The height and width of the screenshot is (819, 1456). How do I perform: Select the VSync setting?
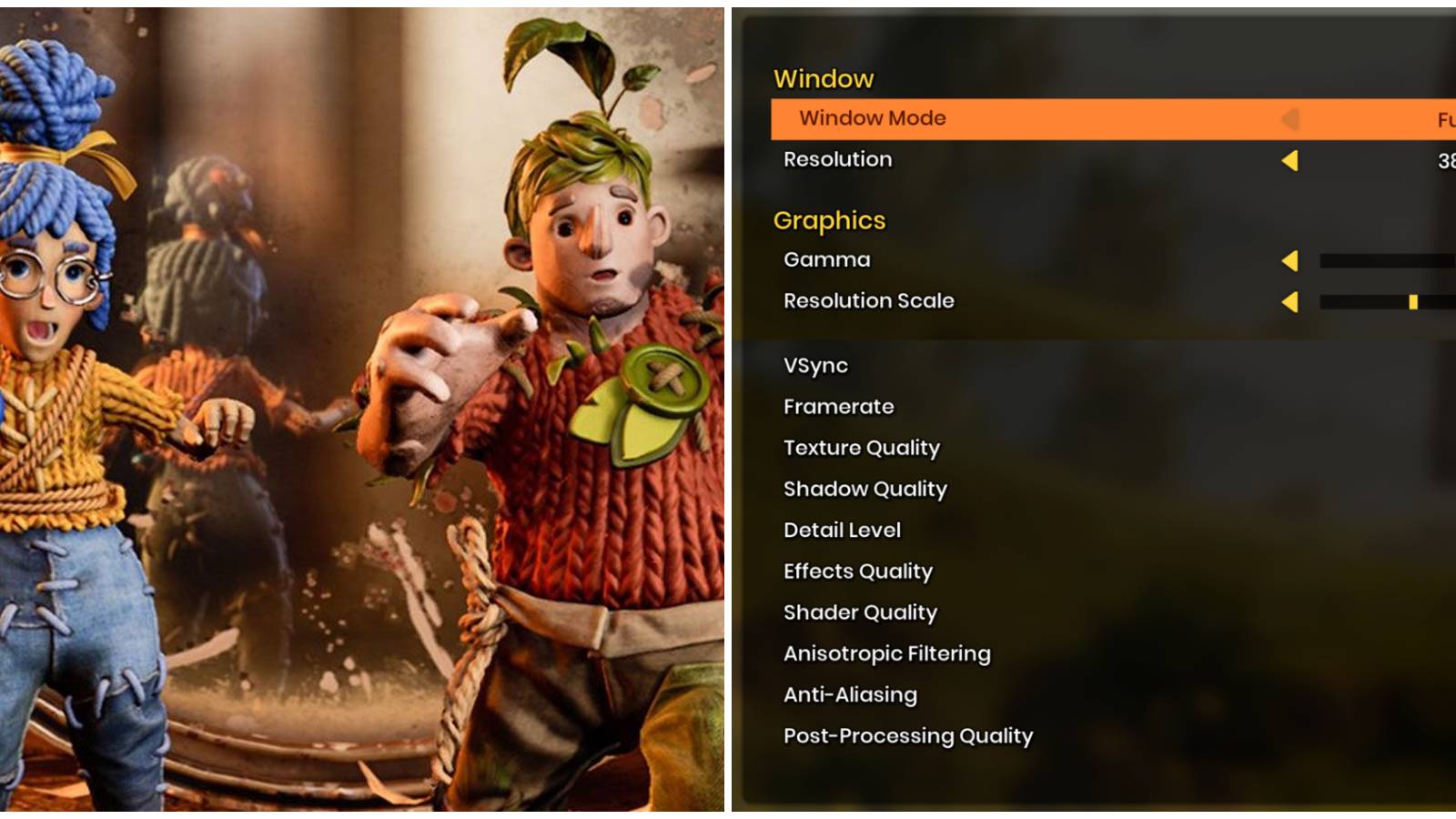click(x=815, y=366)
